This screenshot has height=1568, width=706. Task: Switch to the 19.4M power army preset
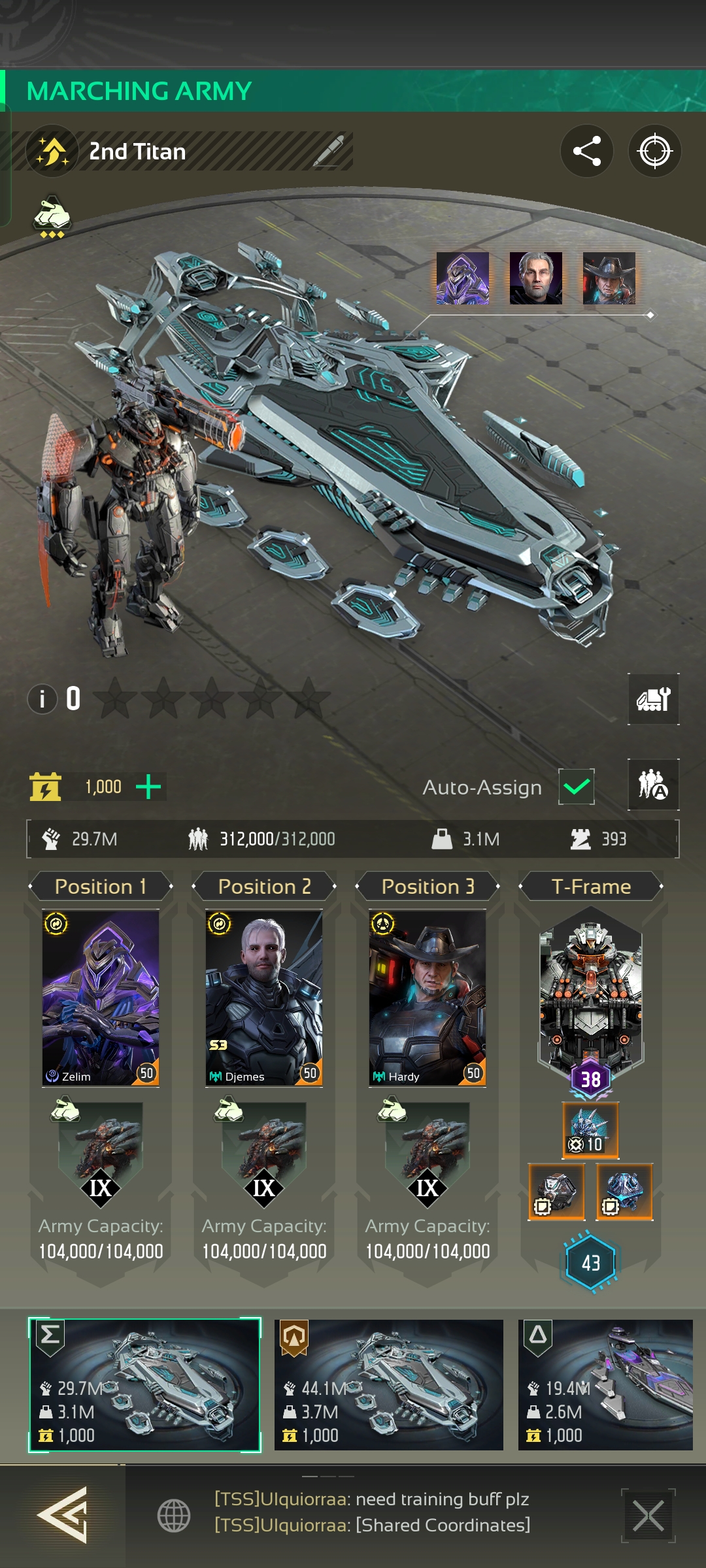(x=605, y=1384)
